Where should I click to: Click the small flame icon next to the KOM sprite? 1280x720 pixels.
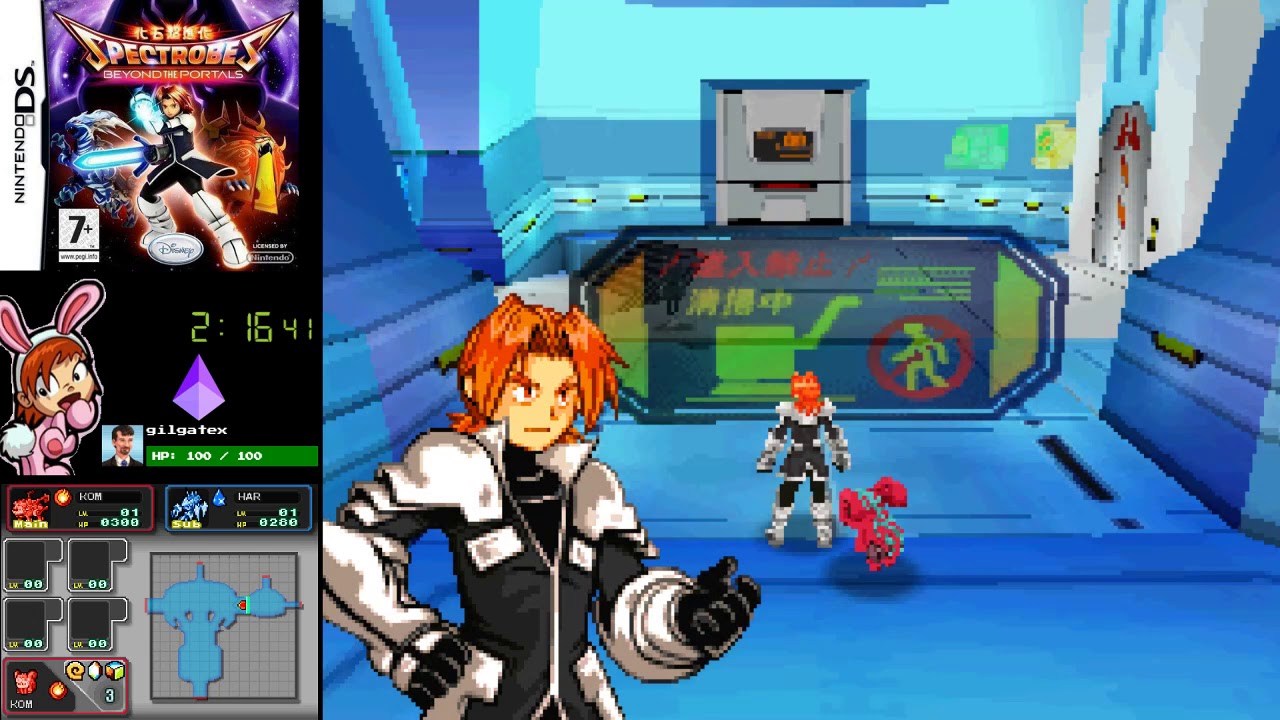coord(57,692)
